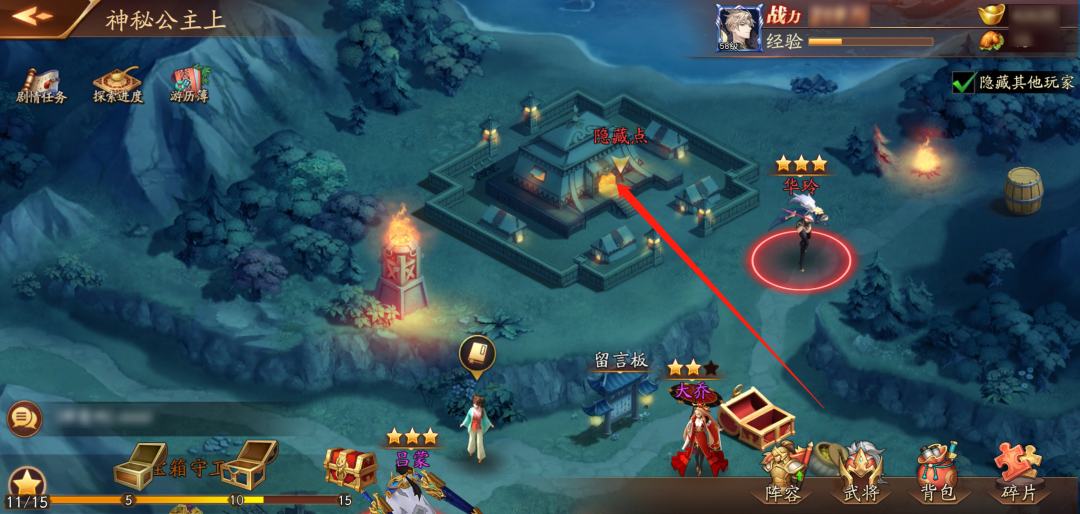The width and height of the screenshot is (1080, 514).
Task: Open the 游历簿 travel journal
Action: [189, 85]
